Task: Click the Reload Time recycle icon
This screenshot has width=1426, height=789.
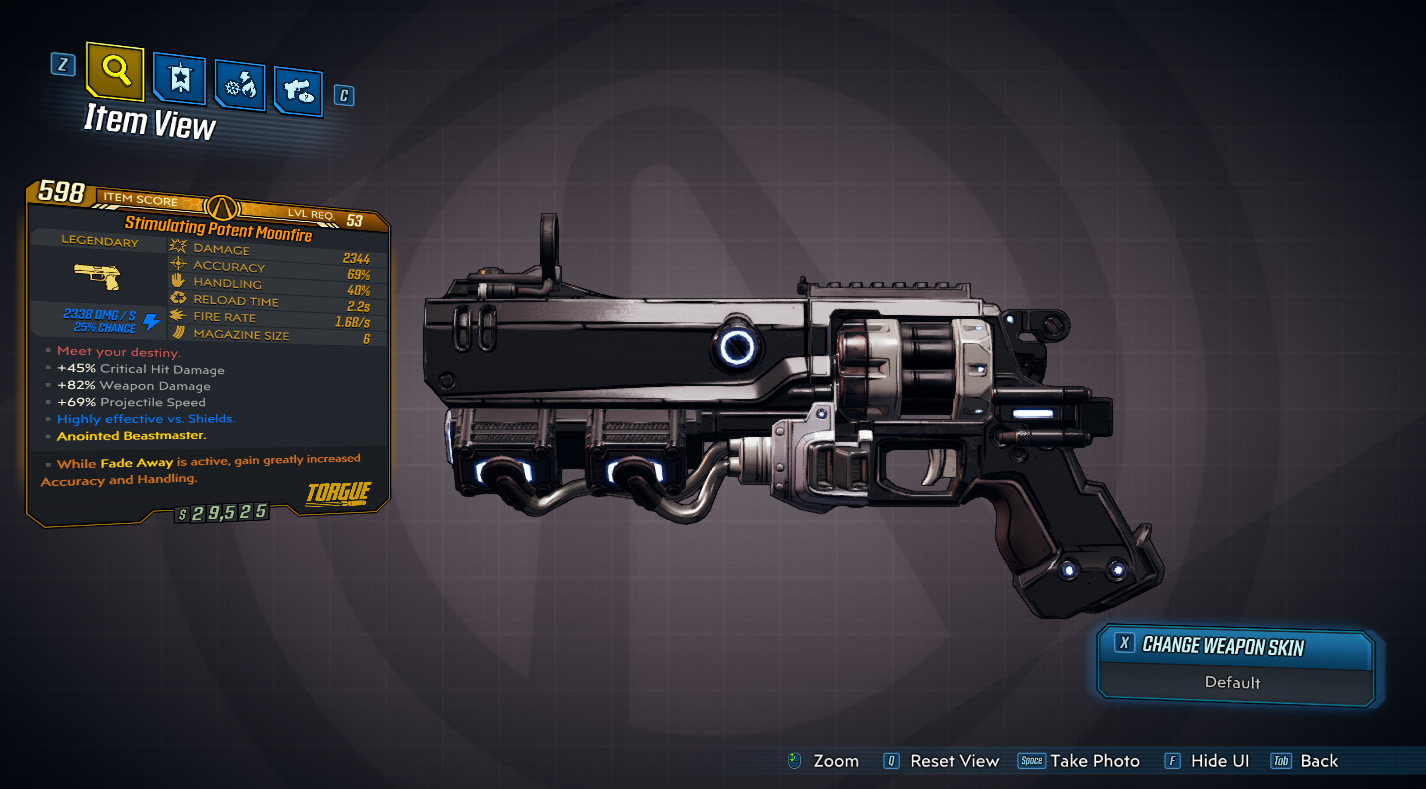Action: (x=177, y=300)
